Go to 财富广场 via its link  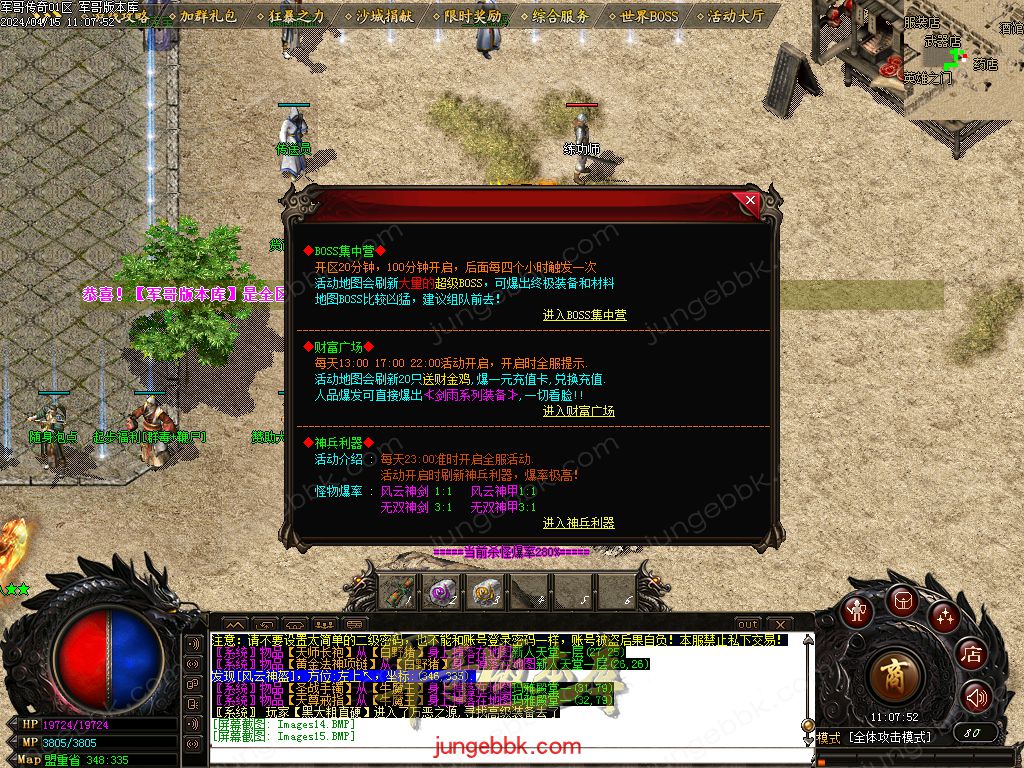(578, 411)
